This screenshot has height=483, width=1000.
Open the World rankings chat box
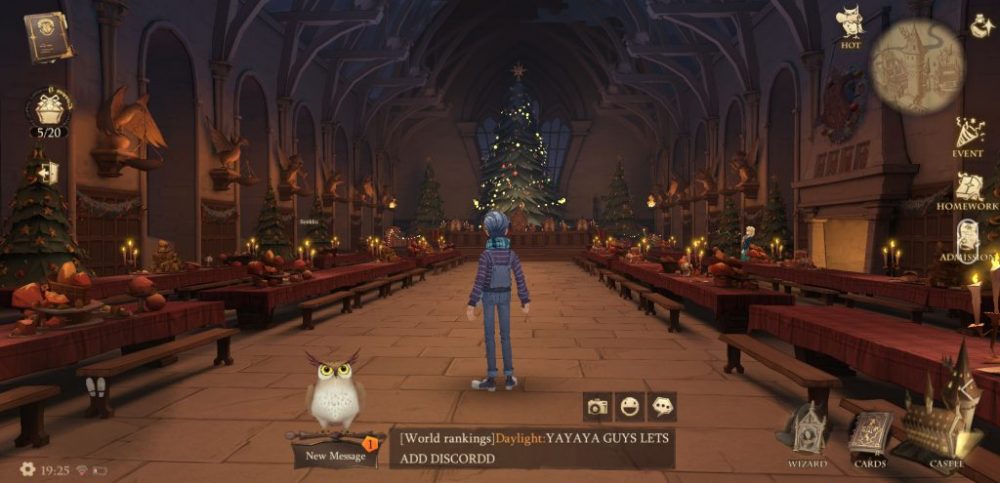tap(534, 448)
